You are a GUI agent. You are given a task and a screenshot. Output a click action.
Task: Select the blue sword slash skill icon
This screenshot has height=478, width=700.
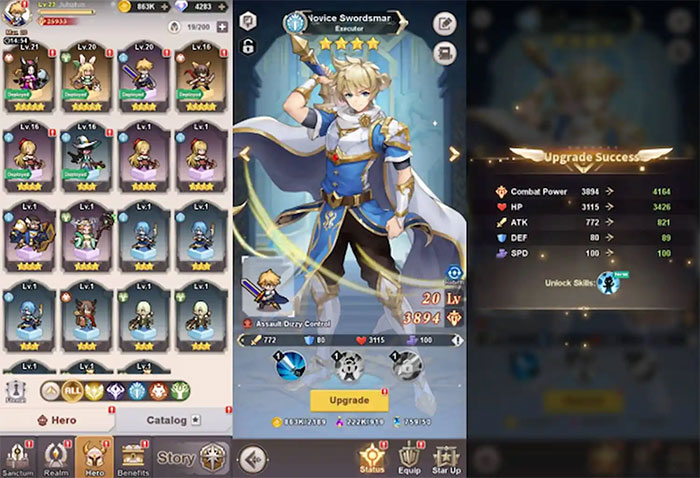[293, 366]
